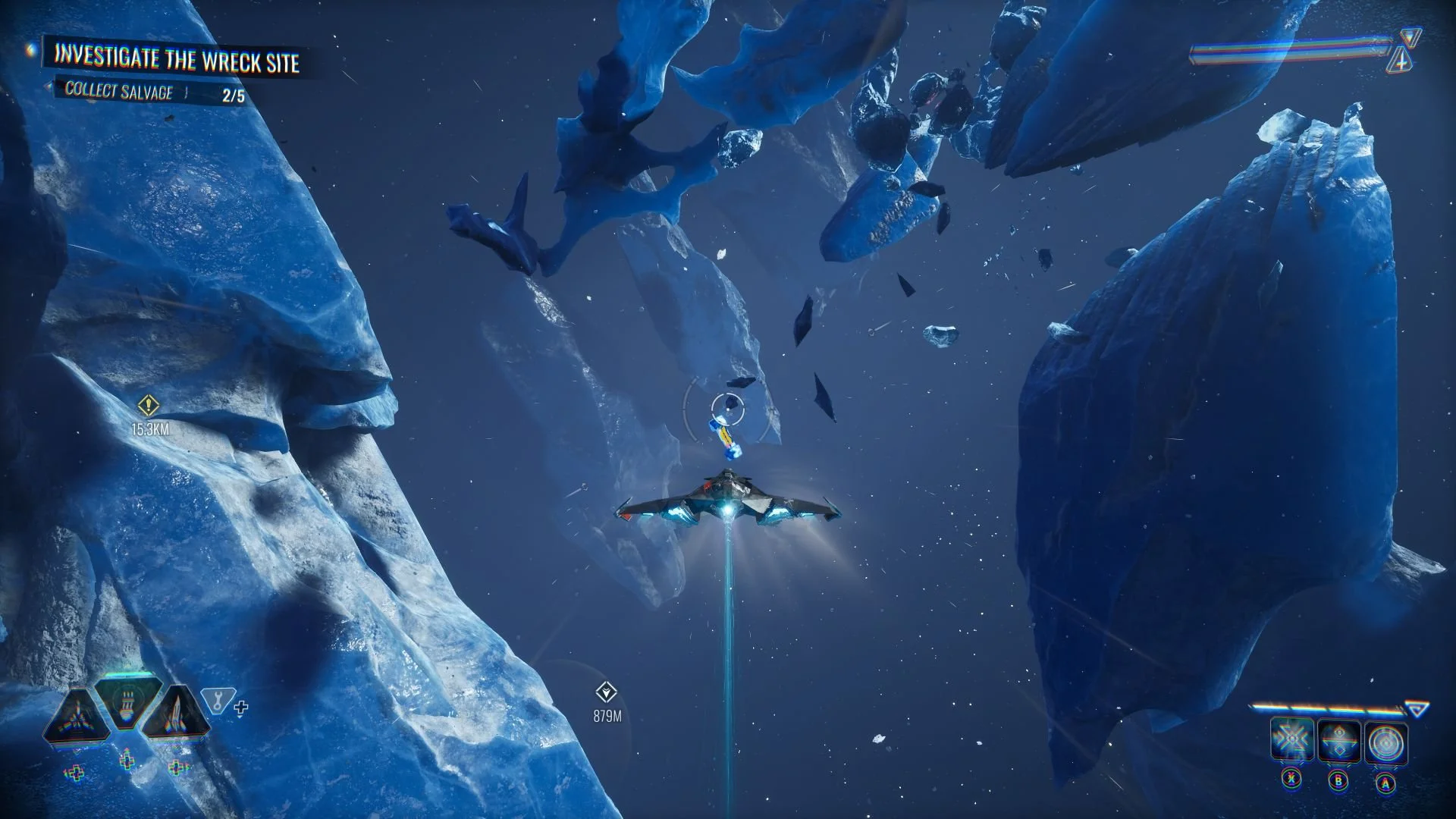Viewport: 1456px width, 819px height.
Task: Activate the crossed-arrows ability icon
Action: pos(1292,741)
